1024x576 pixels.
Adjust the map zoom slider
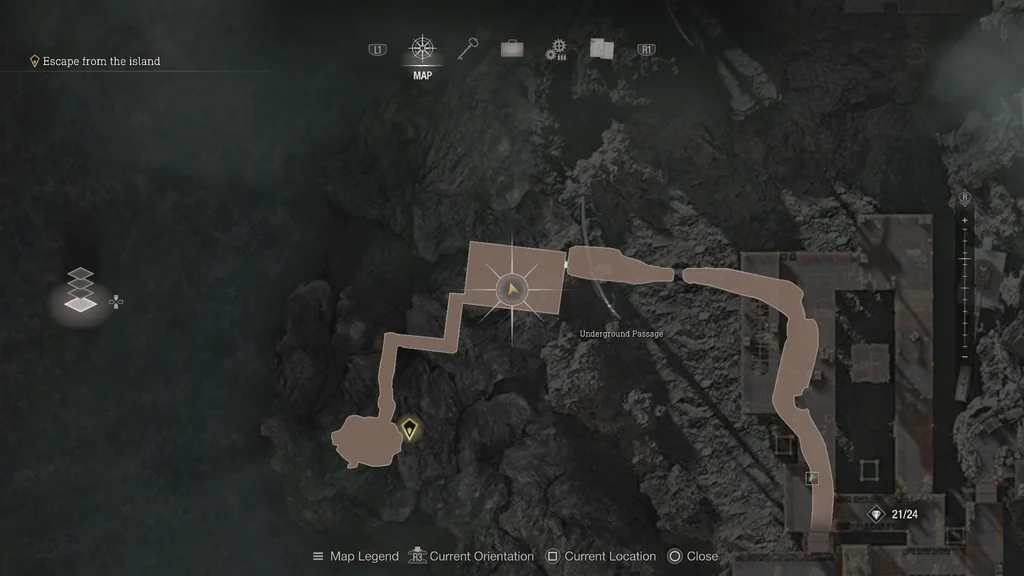click(x=964, y=288)
